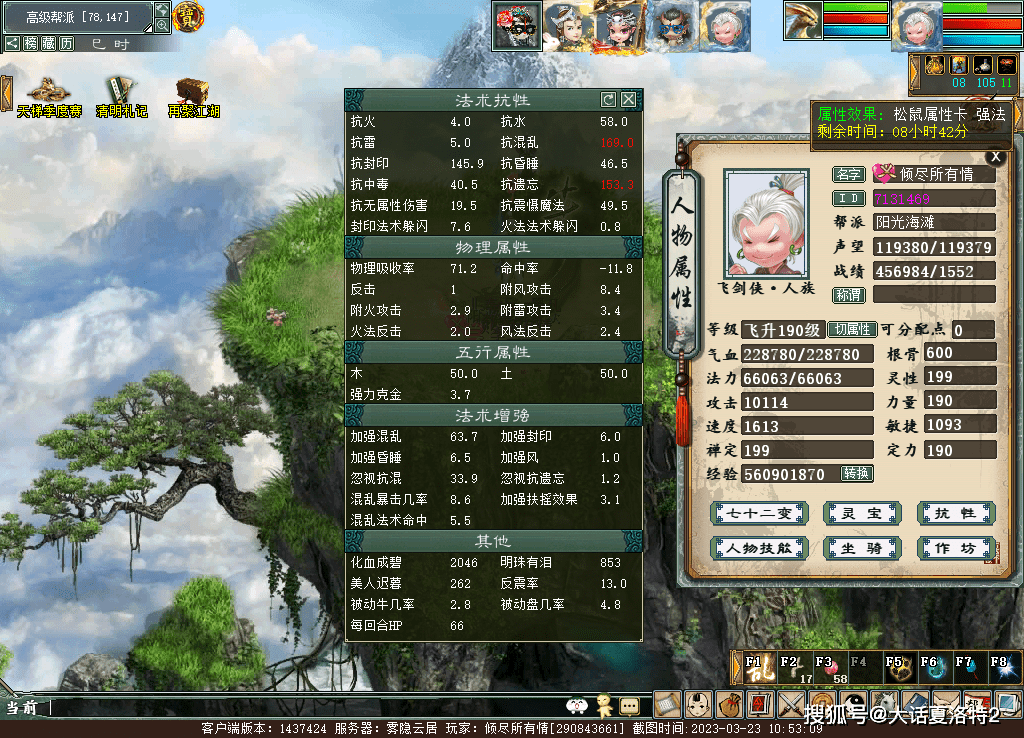The image size is (1024, 738).
Task: Open the 榜 rankings button
Action: 31,43
